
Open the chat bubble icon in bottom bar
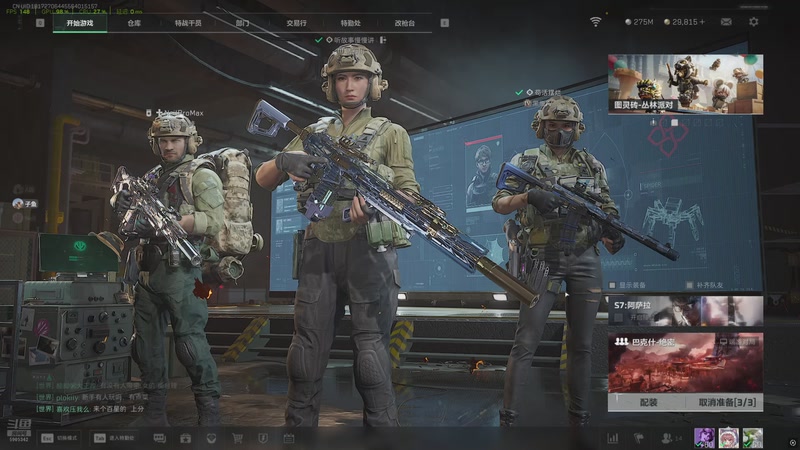(x=160, y=438)
